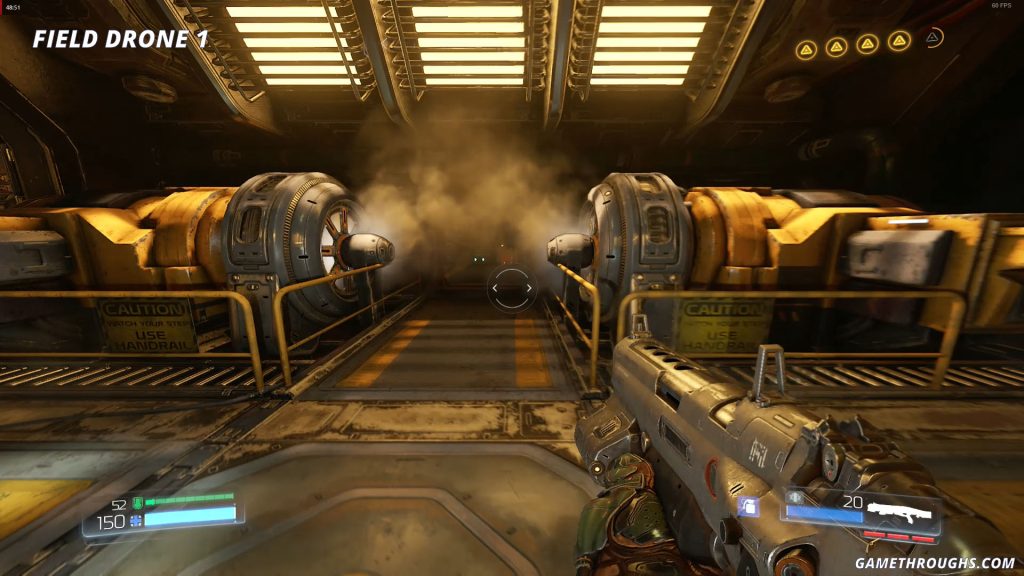
Task: Click the blue weapon mod icon
Action: point(748,507)
